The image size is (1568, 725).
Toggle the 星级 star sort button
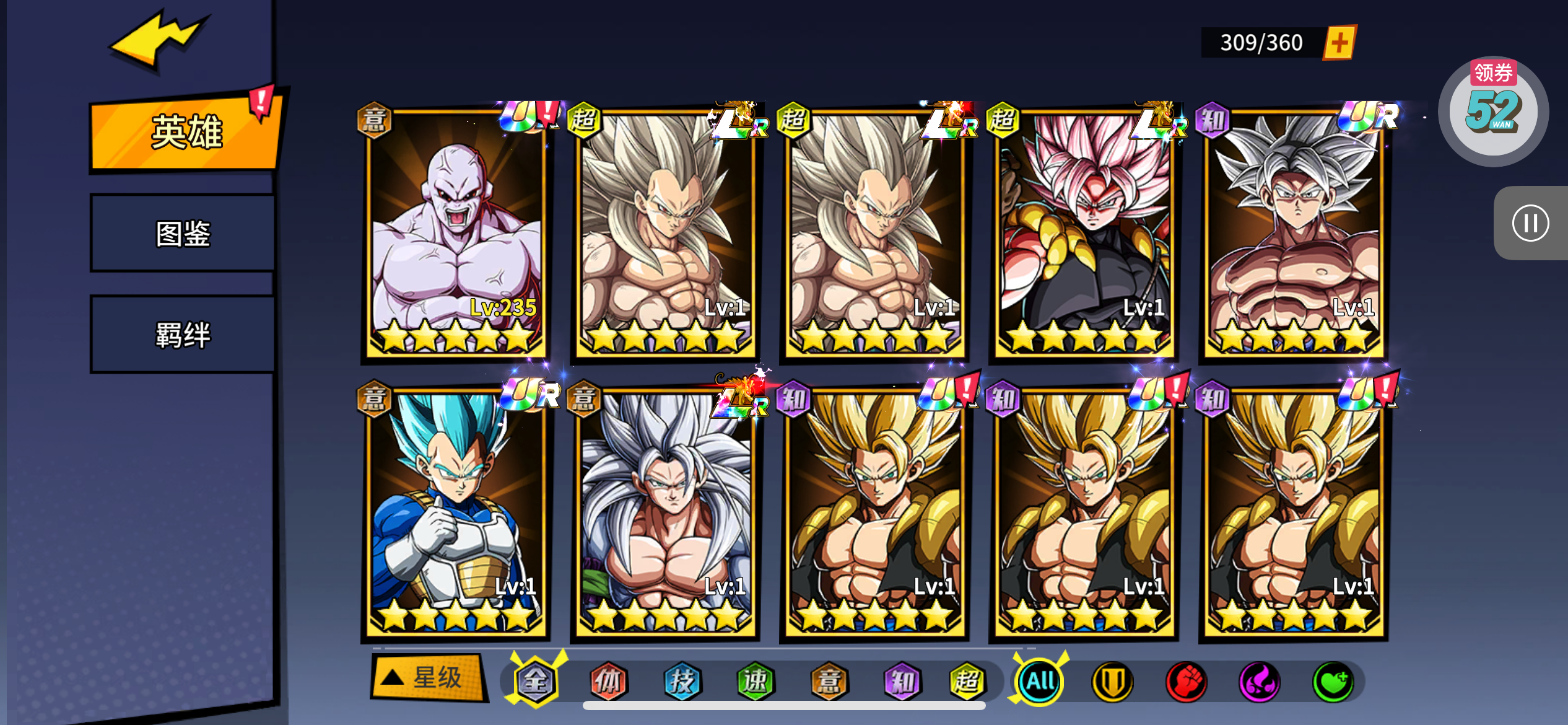coord(427,677)
